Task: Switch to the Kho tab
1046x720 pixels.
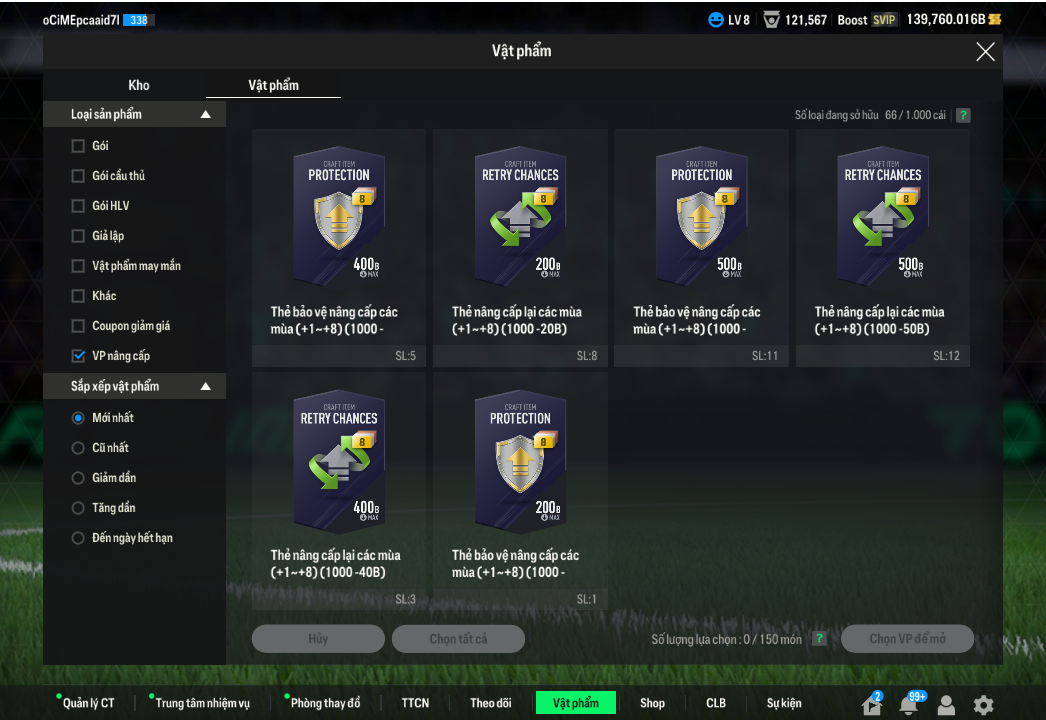Action: tap(139, 85)
